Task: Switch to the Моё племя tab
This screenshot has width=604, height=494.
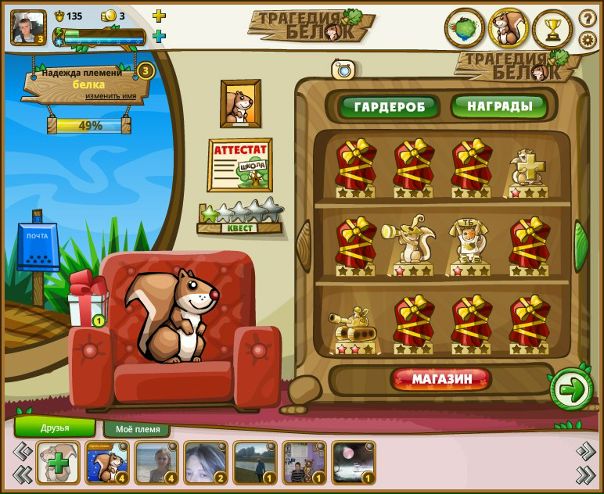Action: (136, 429)
